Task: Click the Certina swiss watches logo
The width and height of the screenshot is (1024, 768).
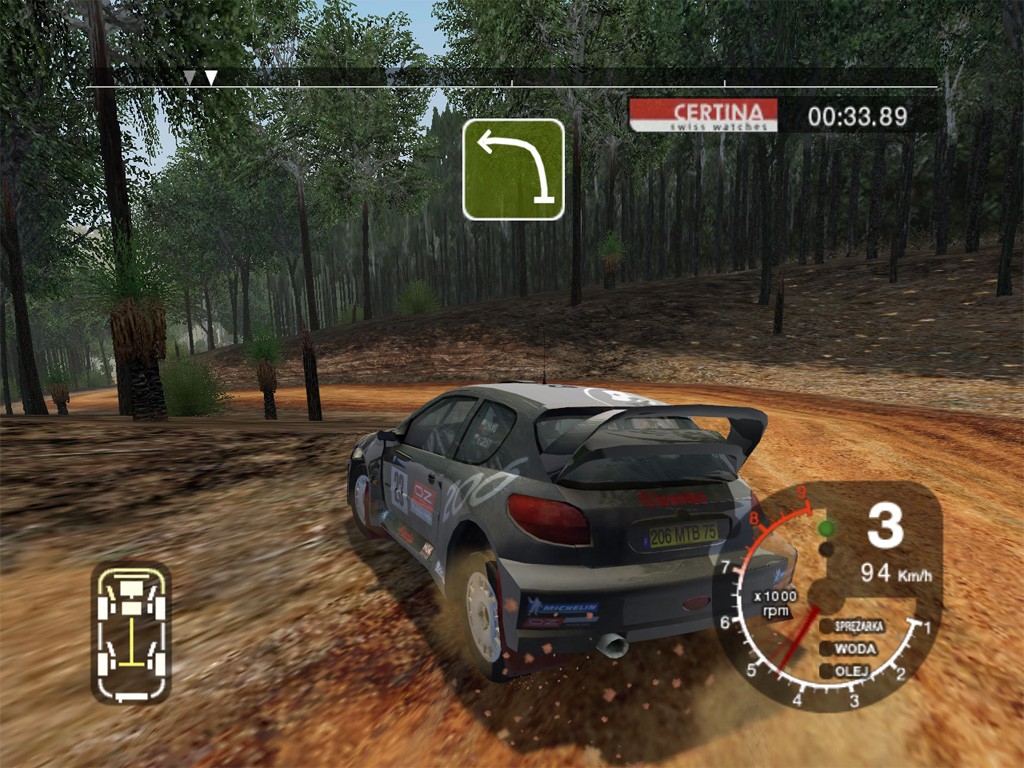Action: point(703,115)
